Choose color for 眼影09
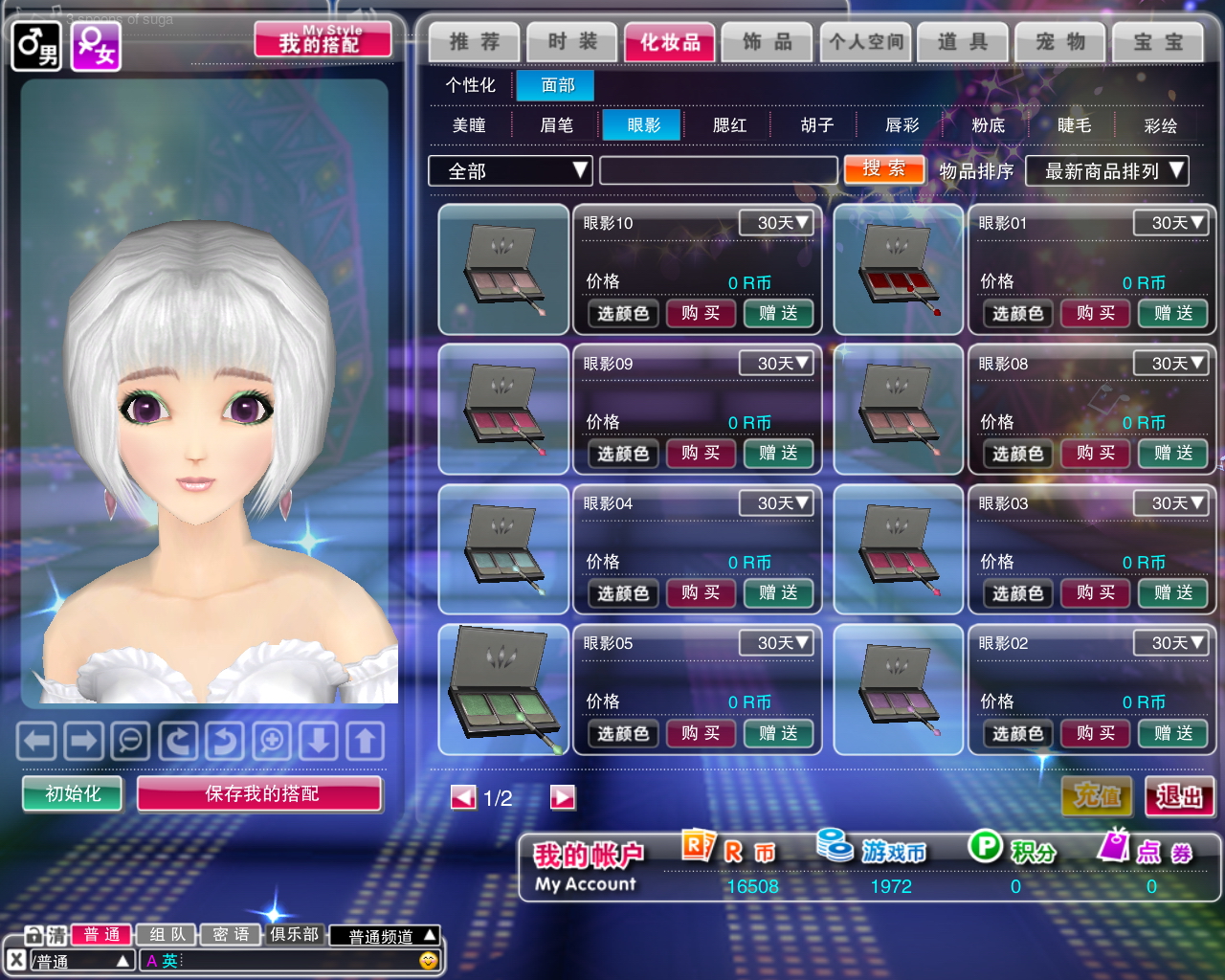 point(623,454)
